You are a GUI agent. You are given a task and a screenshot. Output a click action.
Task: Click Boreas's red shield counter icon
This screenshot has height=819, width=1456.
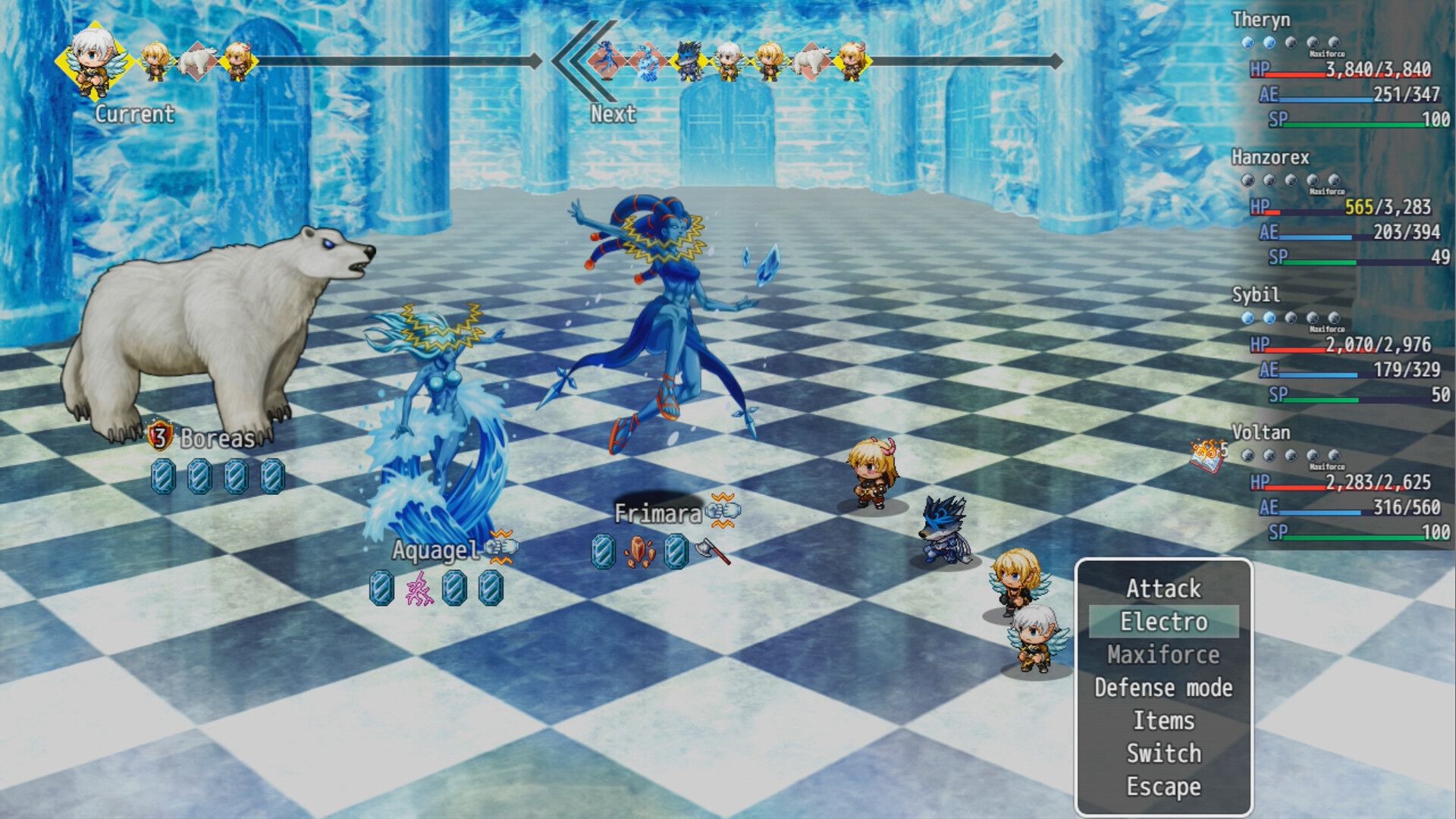point(159,437)
